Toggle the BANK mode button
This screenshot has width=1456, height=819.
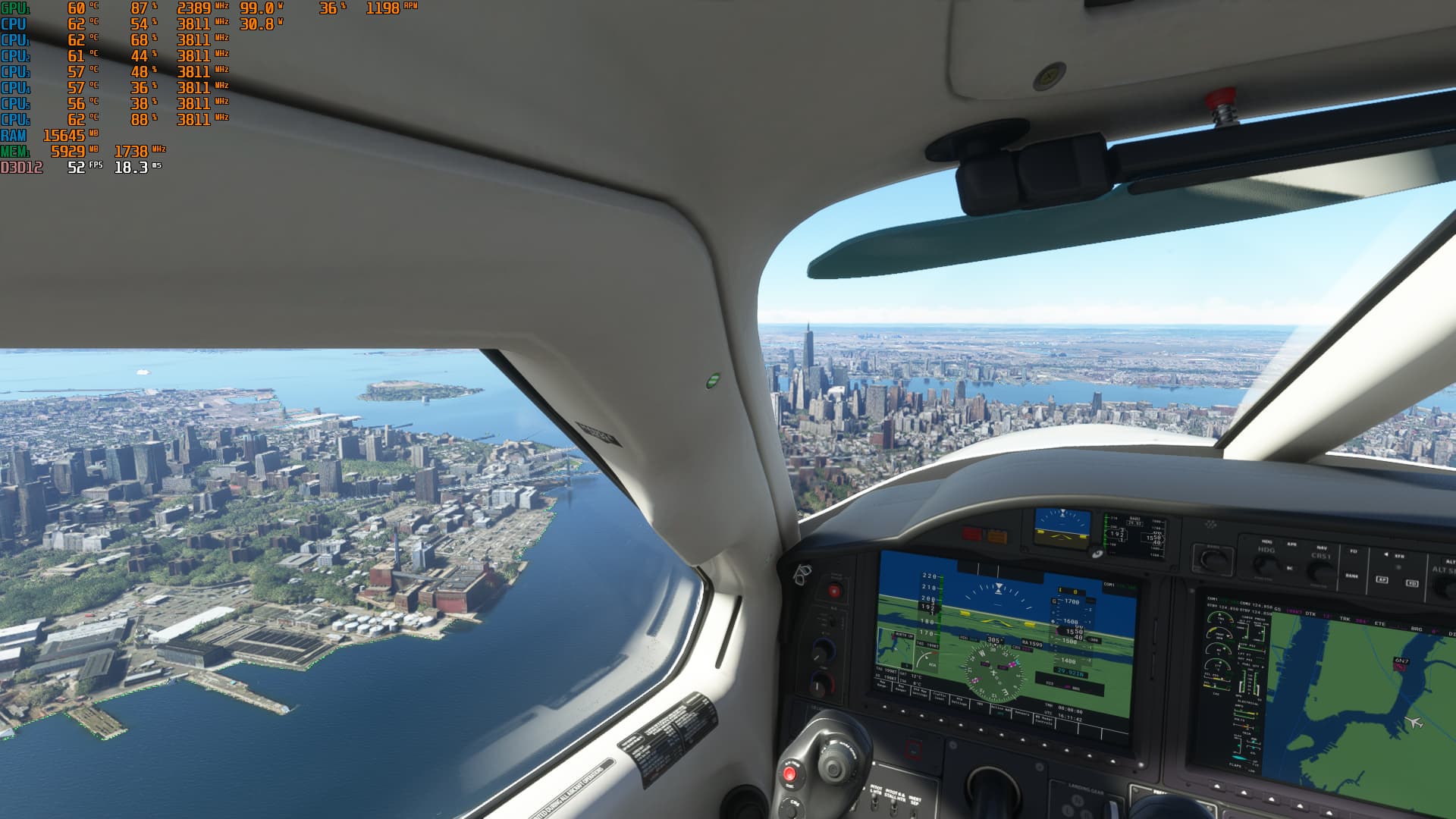pyautogui.click(x=1351, y=576)
